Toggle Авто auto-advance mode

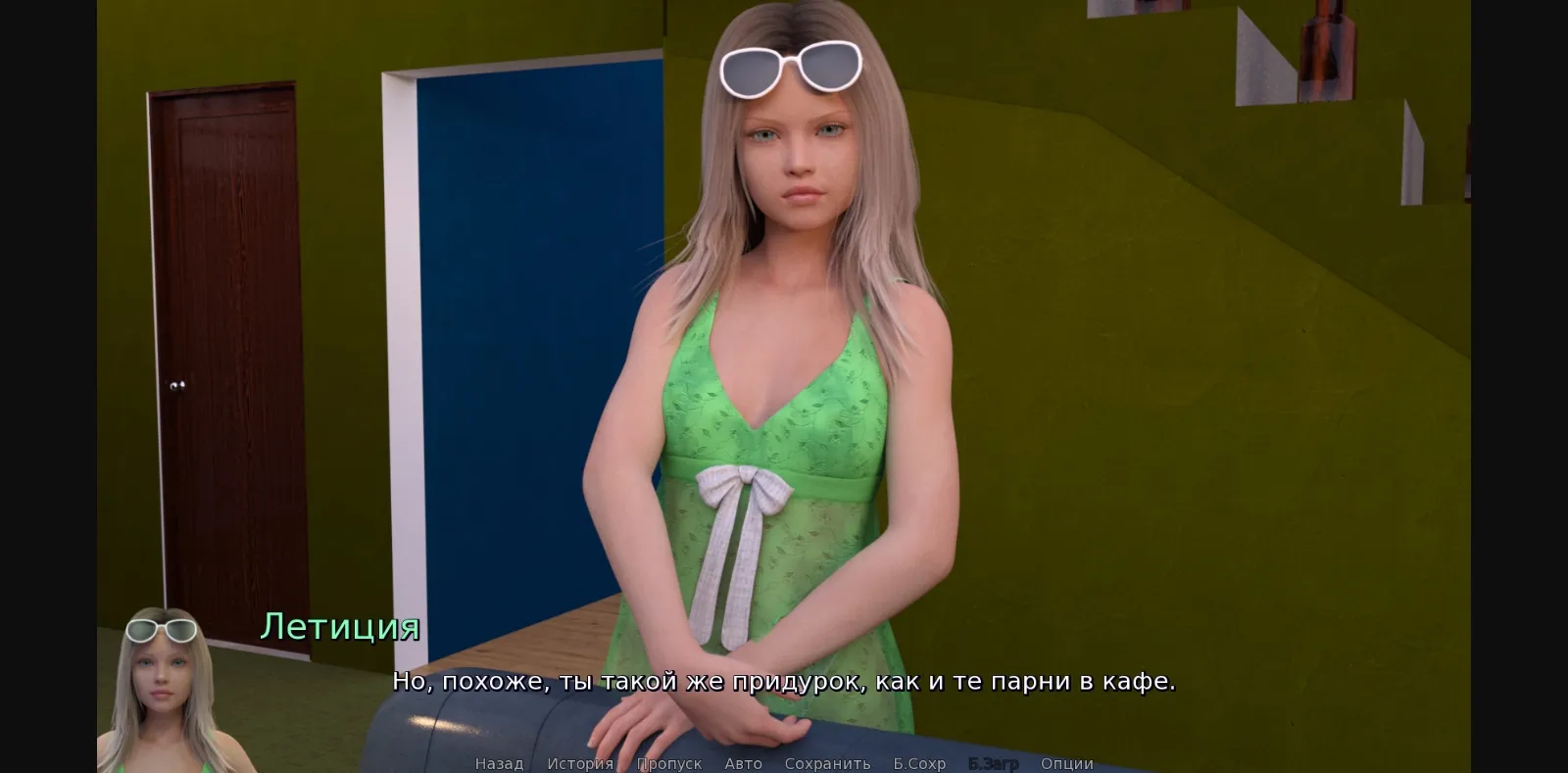pos(743,763)
